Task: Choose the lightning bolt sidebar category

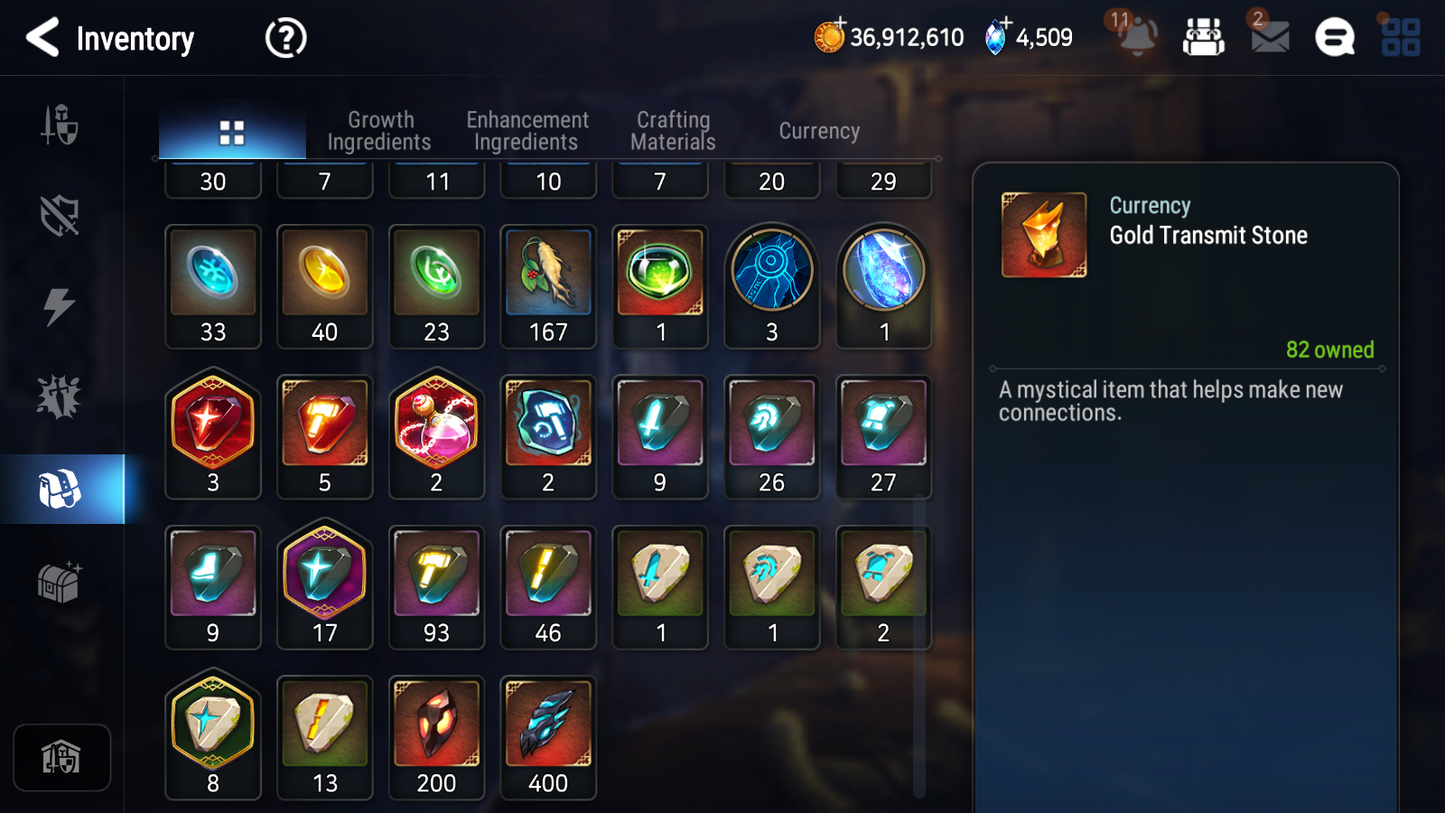Action: [60, 306]
